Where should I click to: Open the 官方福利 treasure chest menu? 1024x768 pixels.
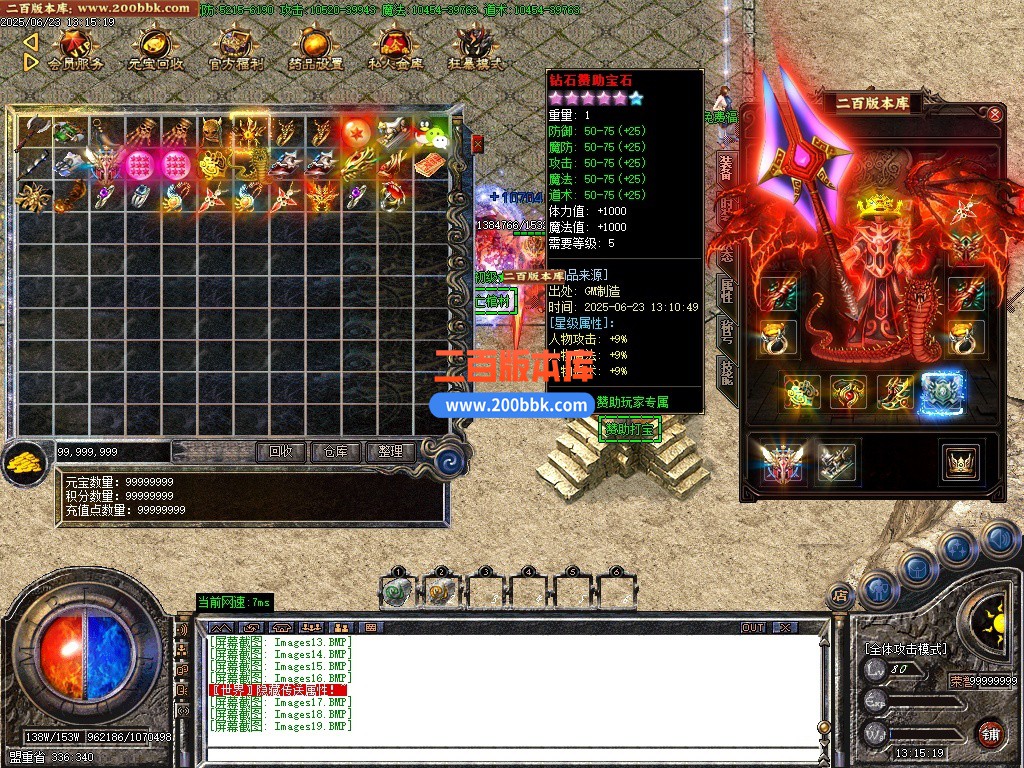(236, 48)
